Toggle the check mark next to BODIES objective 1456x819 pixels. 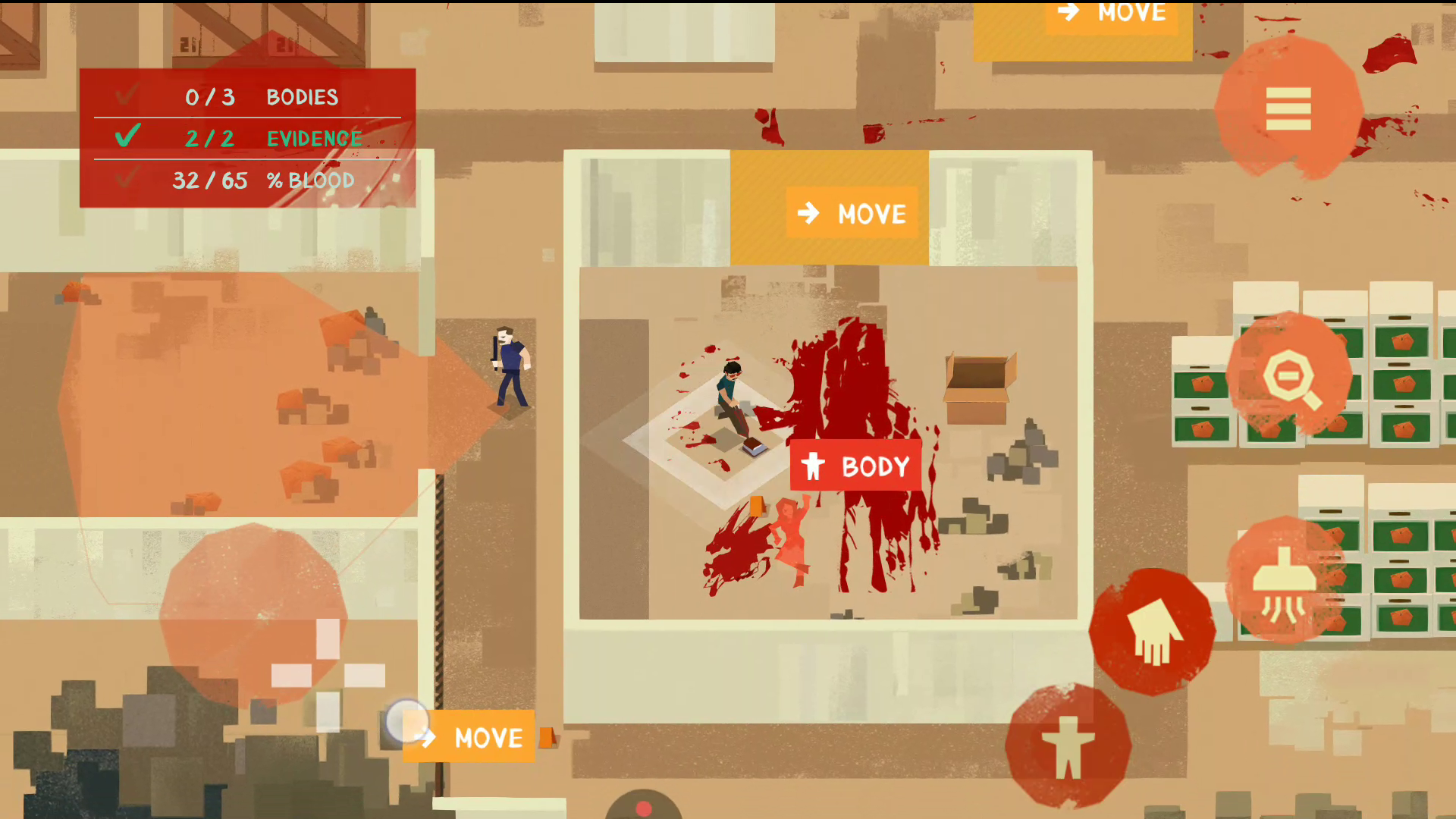point(125,96)
